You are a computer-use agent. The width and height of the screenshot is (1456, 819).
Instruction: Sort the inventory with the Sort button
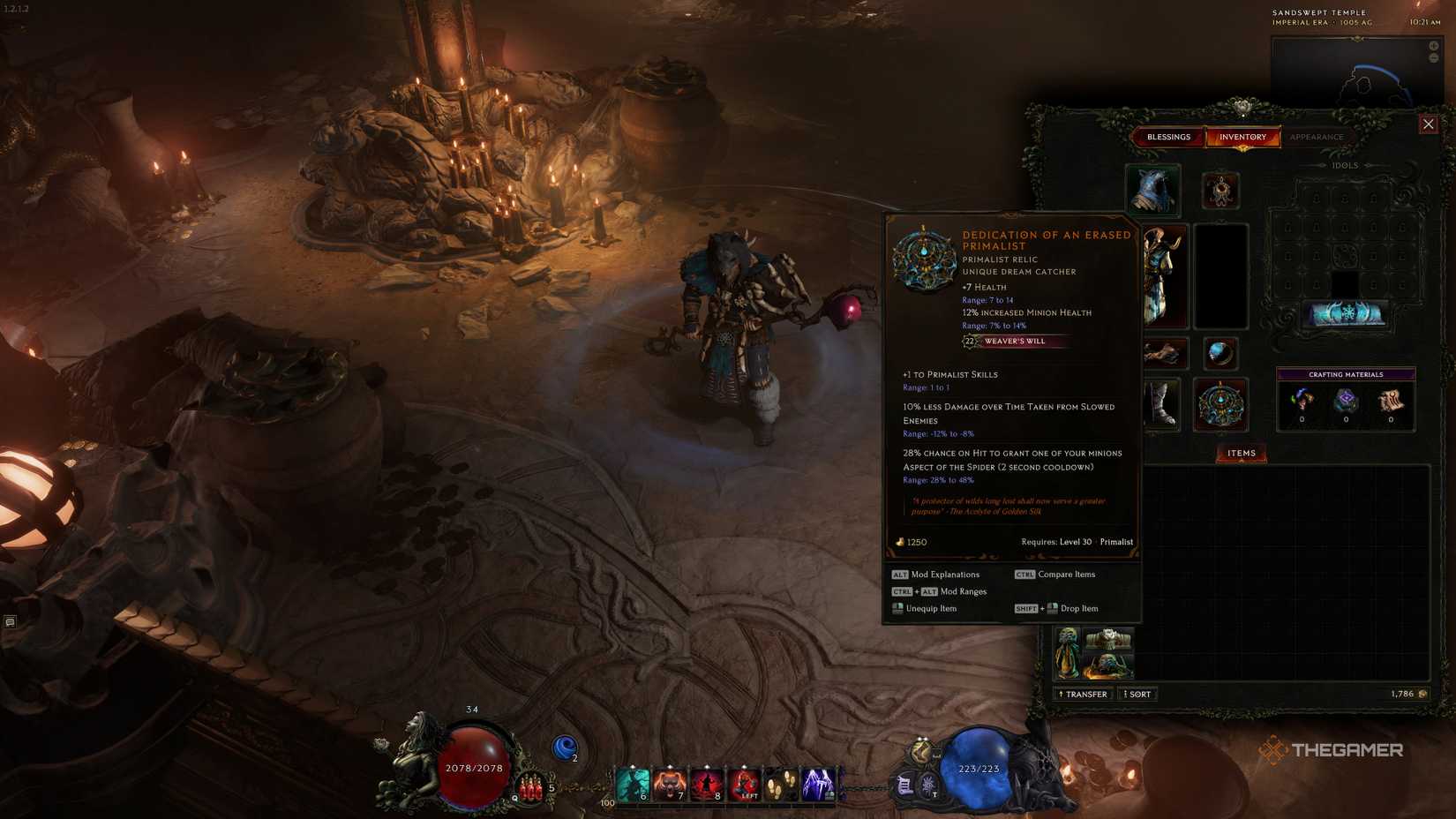(x=1137, y=694)
